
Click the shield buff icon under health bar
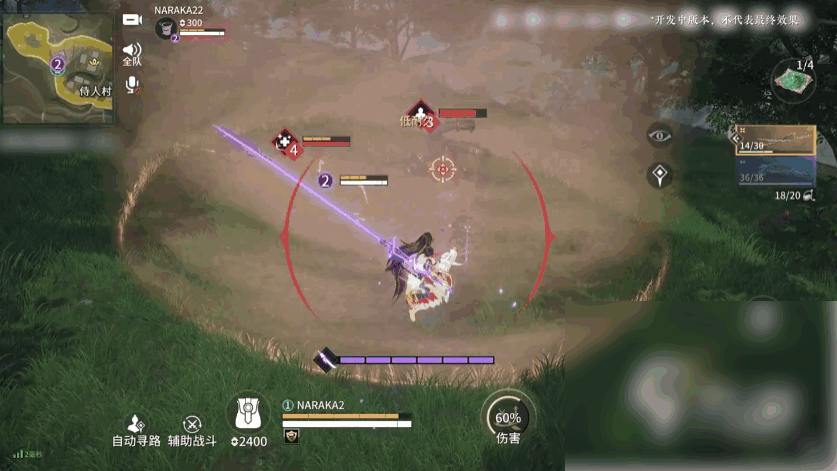292,436
